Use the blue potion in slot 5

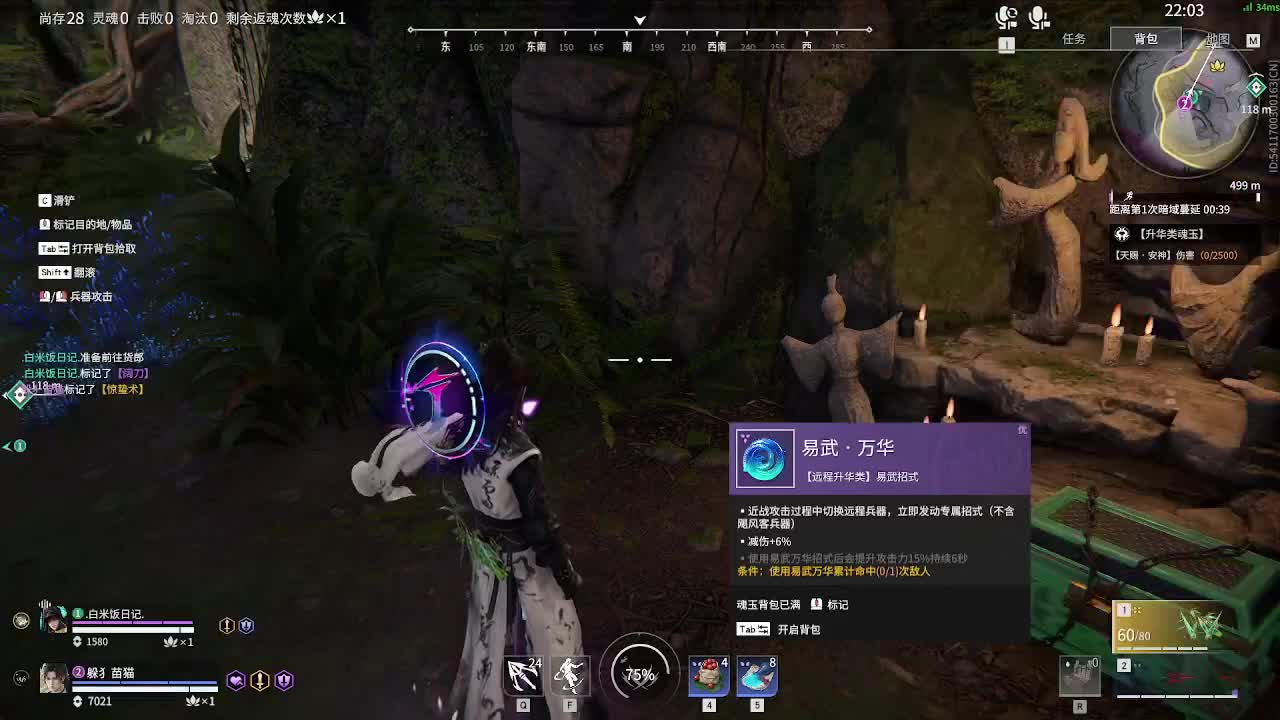(756, 675)
